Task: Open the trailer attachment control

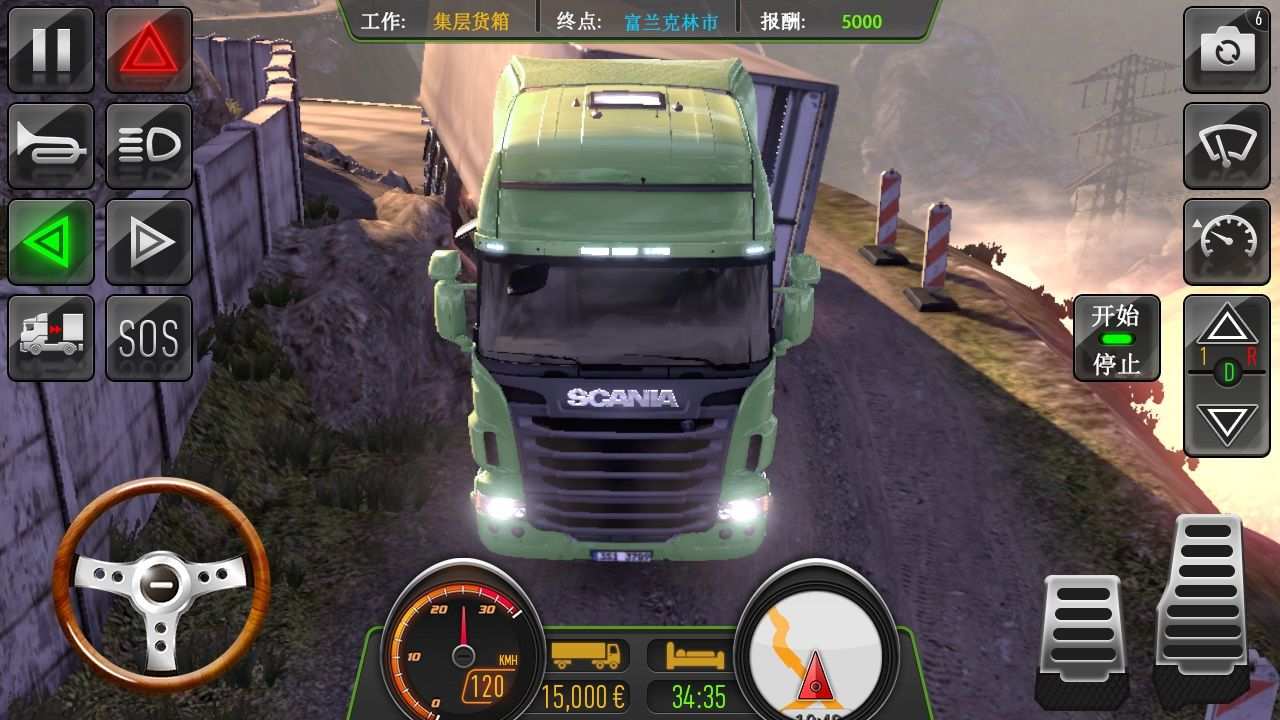Action: pos(52,337)
